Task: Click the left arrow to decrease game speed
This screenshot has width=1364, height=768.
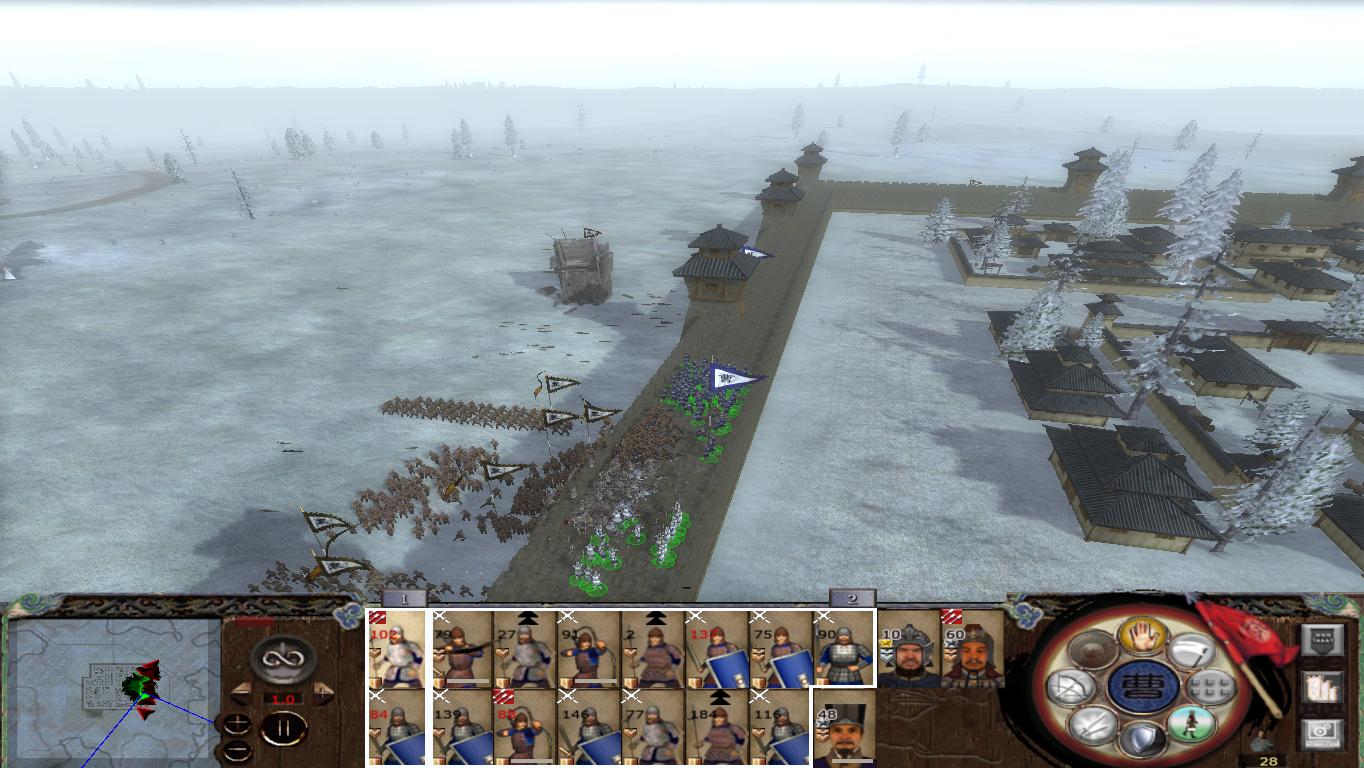Action: (x=241, y=692)
